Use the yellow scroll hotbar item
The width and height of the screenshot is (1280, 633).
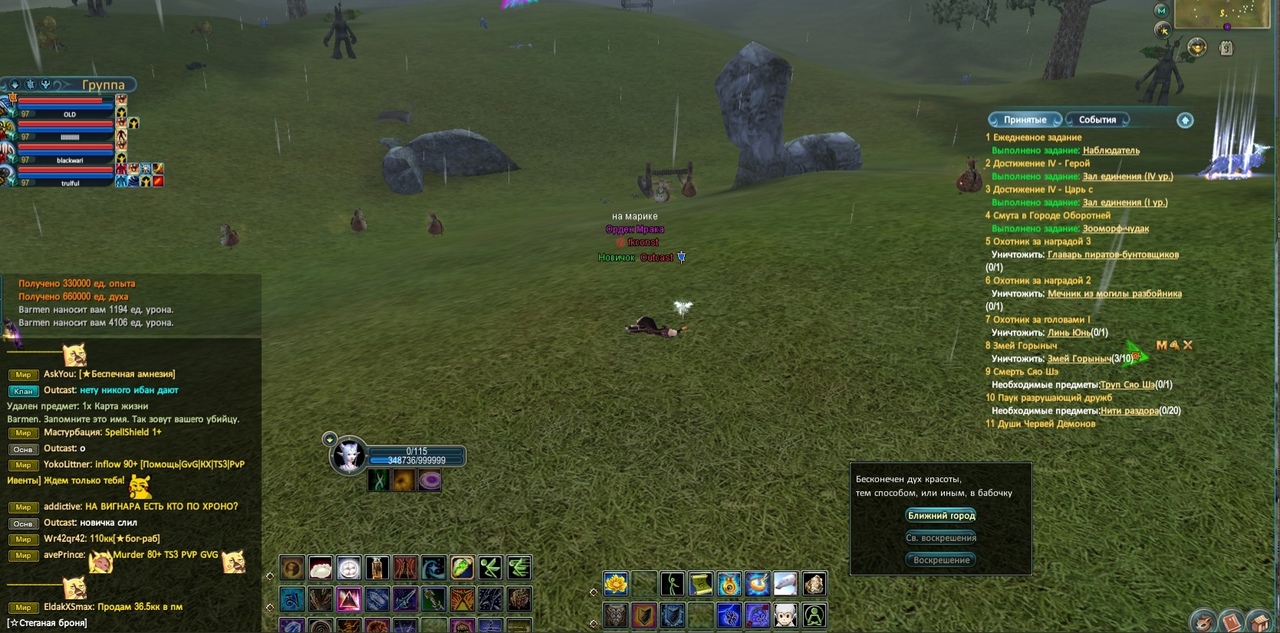(700, 583)
